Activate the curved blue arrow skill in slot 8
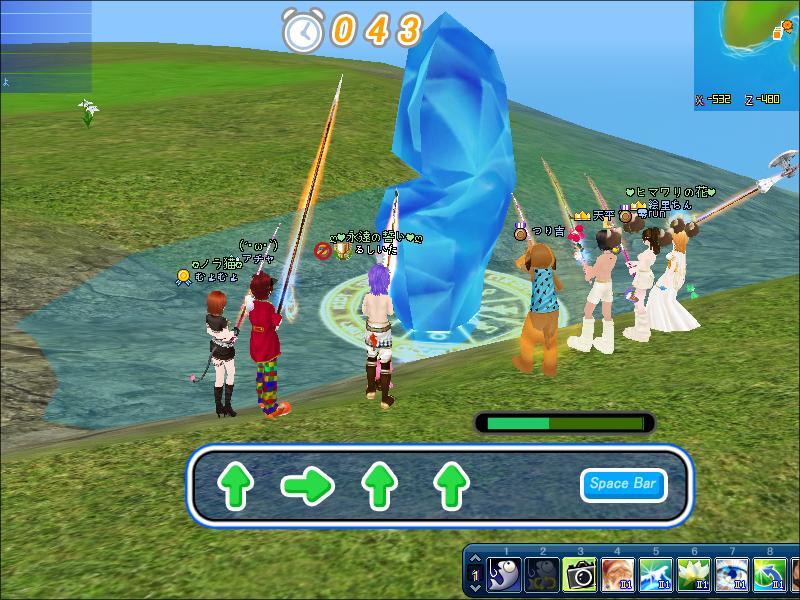Viewport: 800px width, 600px height. tap(769, 575)
